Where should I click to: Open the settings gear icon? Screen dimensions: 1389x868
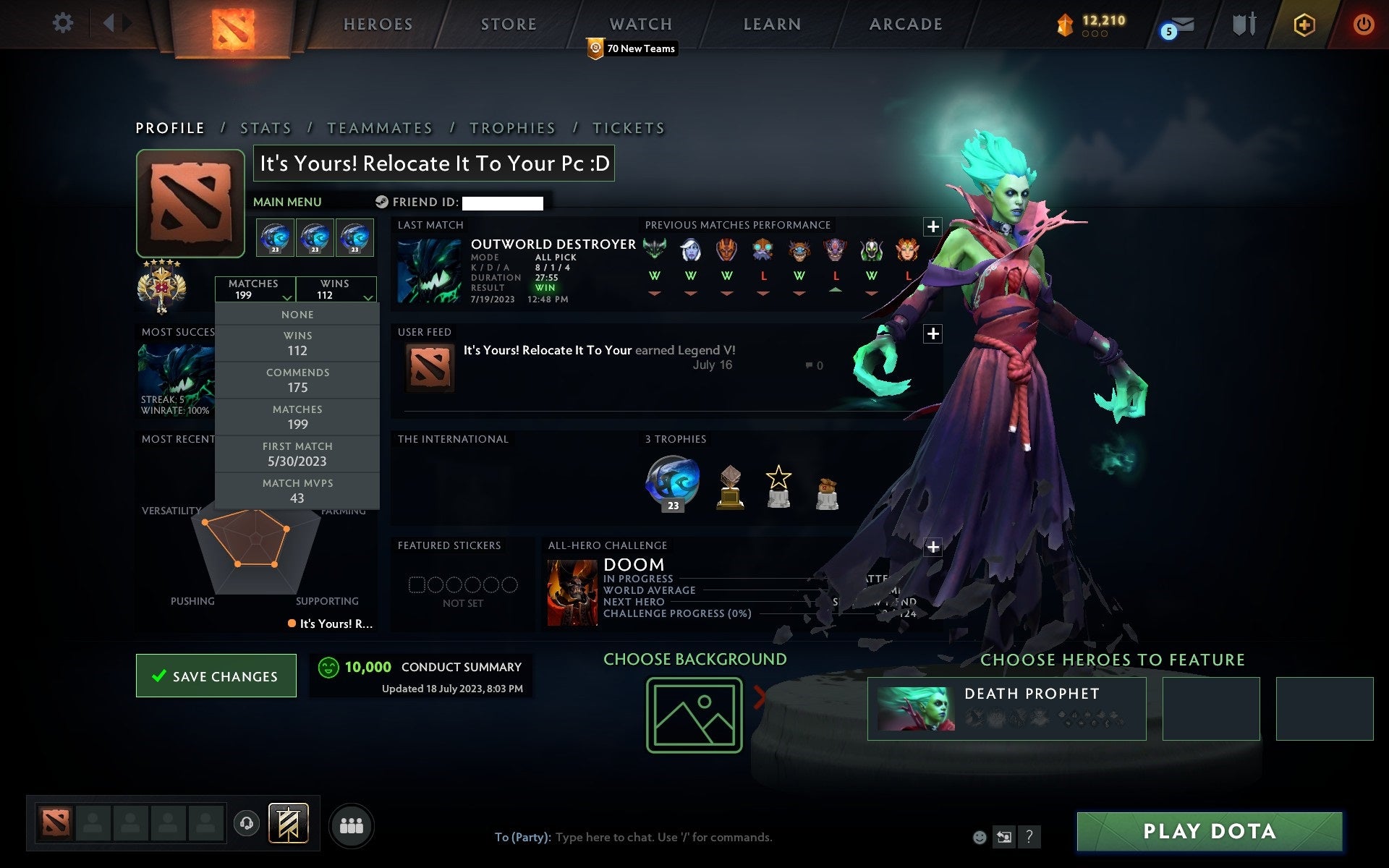64,23
